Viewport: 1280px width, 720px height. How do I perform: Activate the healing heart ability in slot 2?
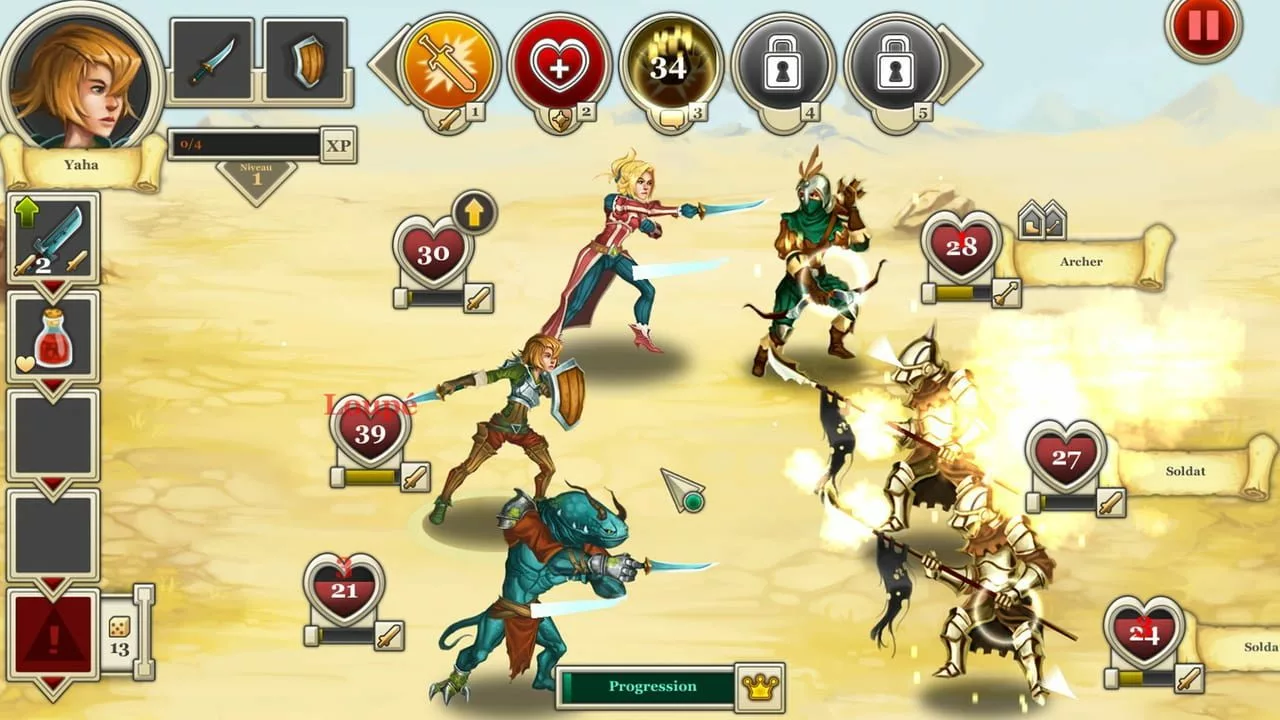(x=560, y=62)
